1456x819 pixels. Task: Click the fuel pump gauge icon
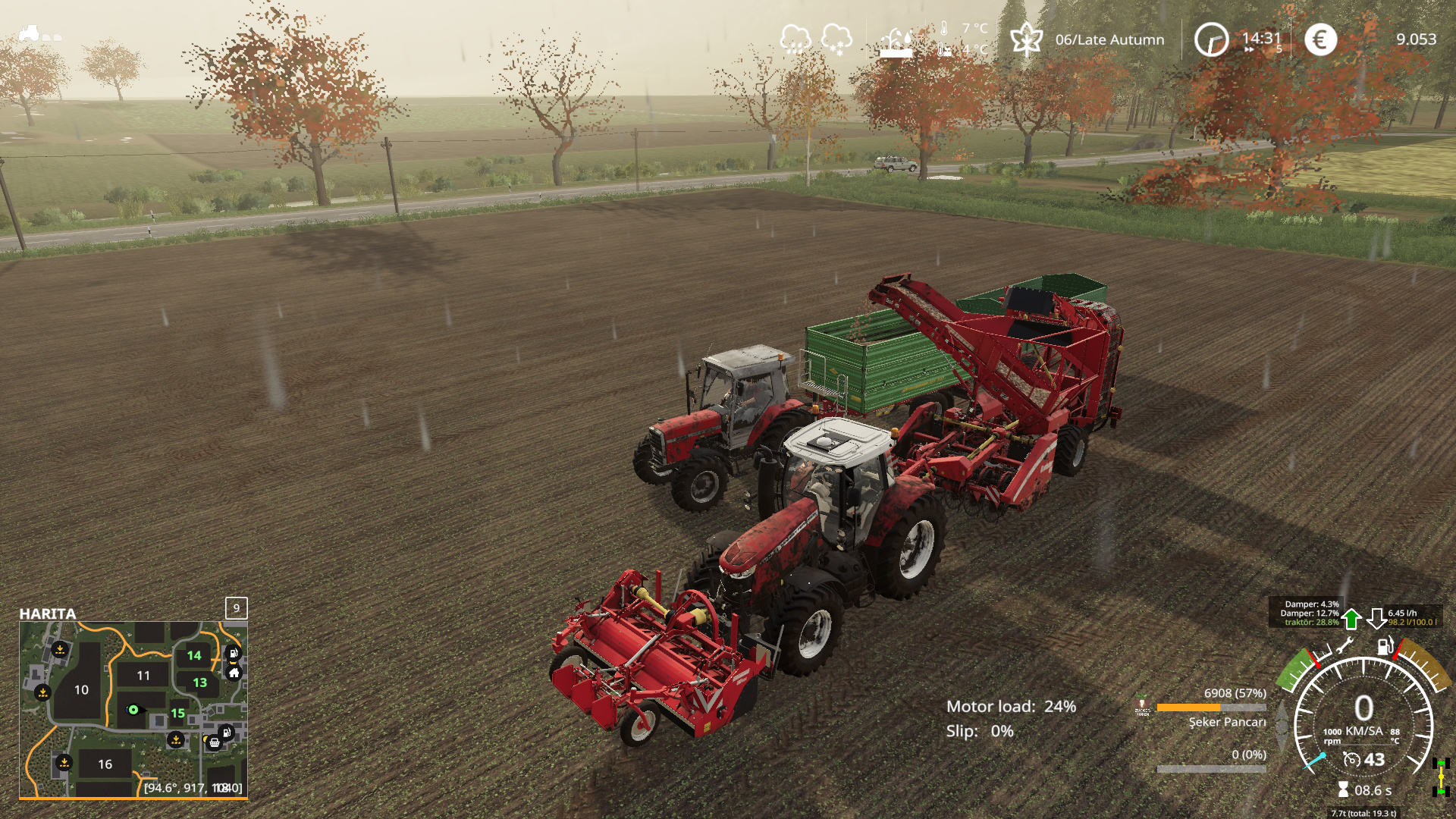pyautogui.click(x=1385, y=646)
